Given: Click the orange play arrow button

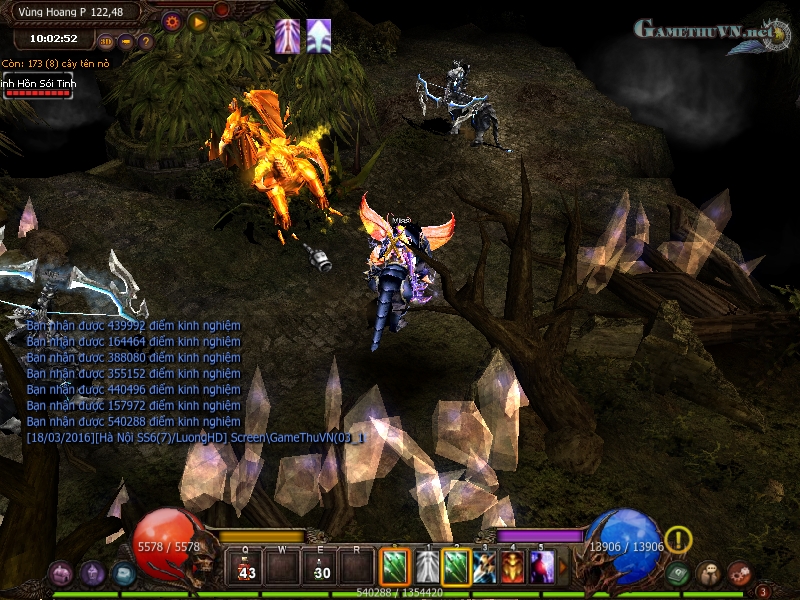Looking at the screenshot, I should pos(198,20).
